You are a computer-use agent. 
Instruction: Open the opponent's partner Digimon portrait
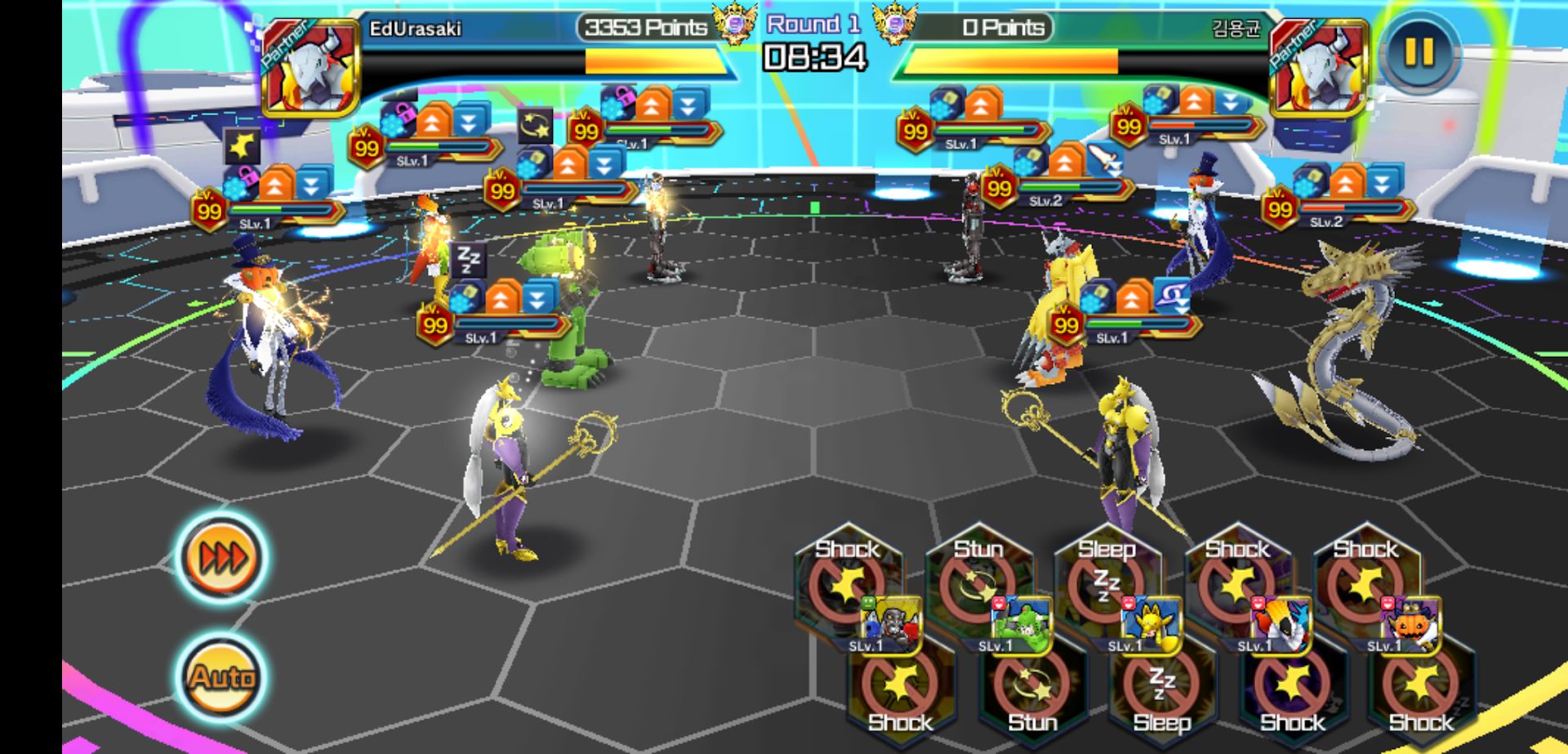(x=1318, y=67)
